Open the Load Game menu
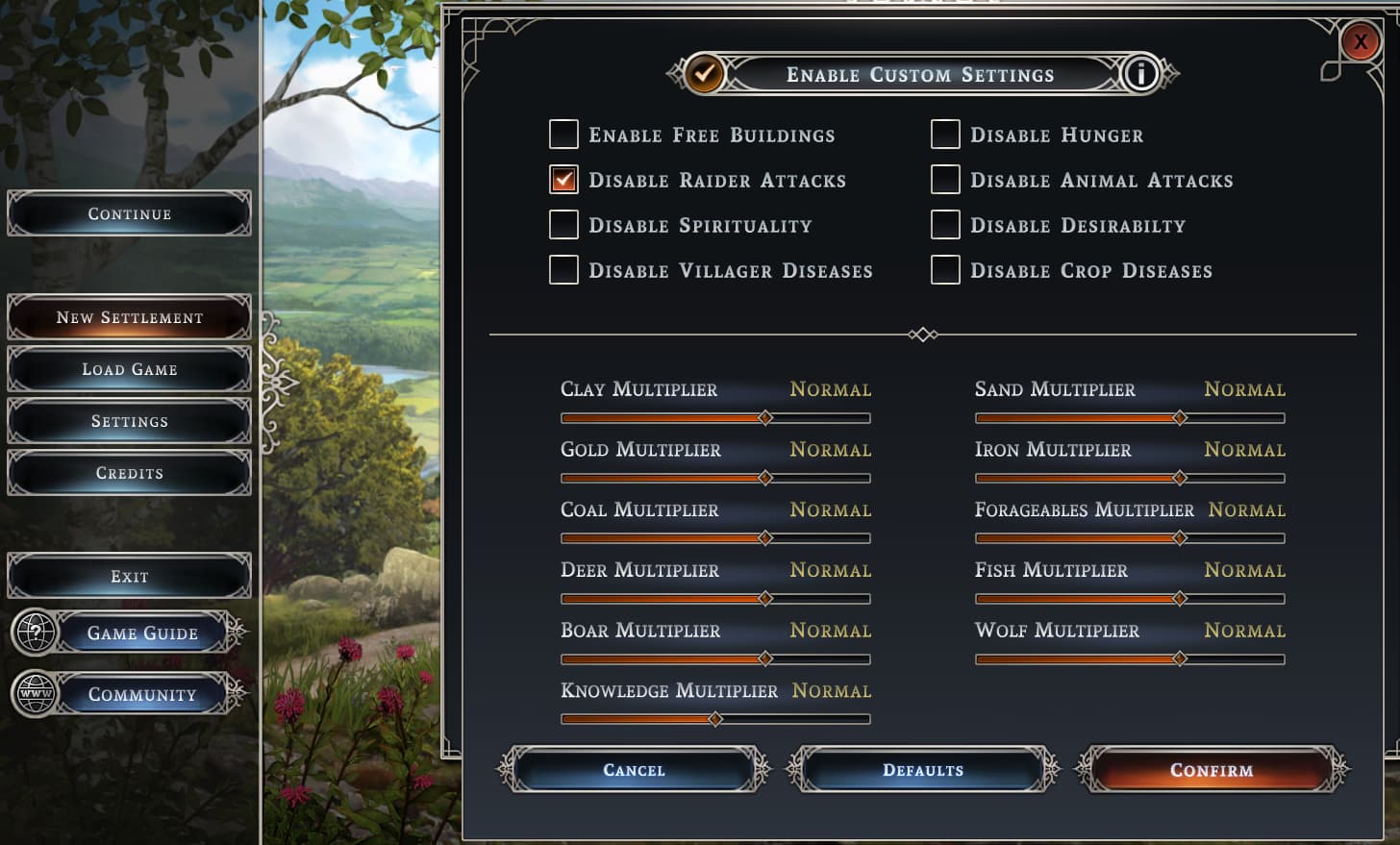Image resolution: width=1400 pixels, height=845 pixels. click(130, 369)
